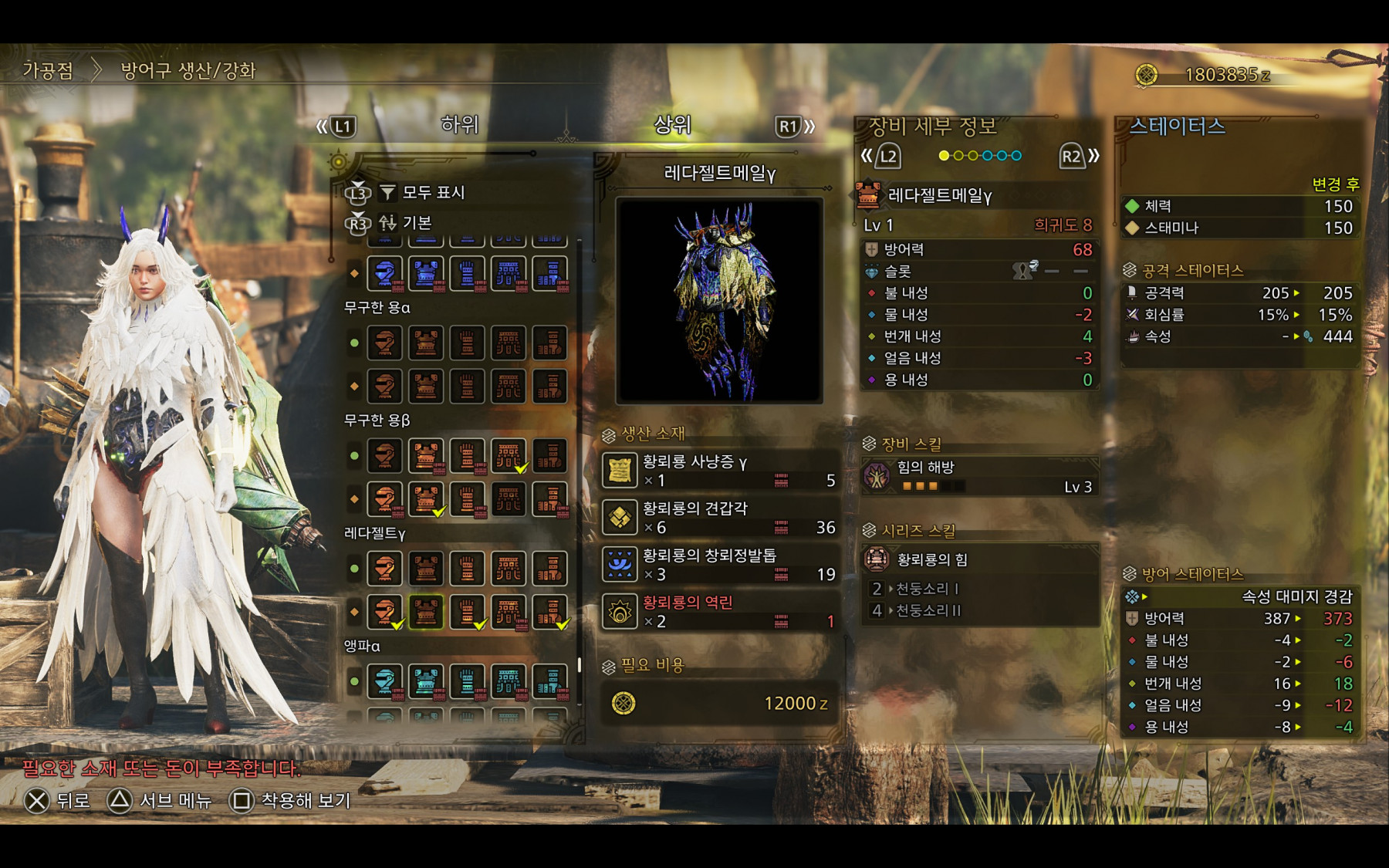
Task: Choose the teal 앵파α helm icon
Action: 385,681
